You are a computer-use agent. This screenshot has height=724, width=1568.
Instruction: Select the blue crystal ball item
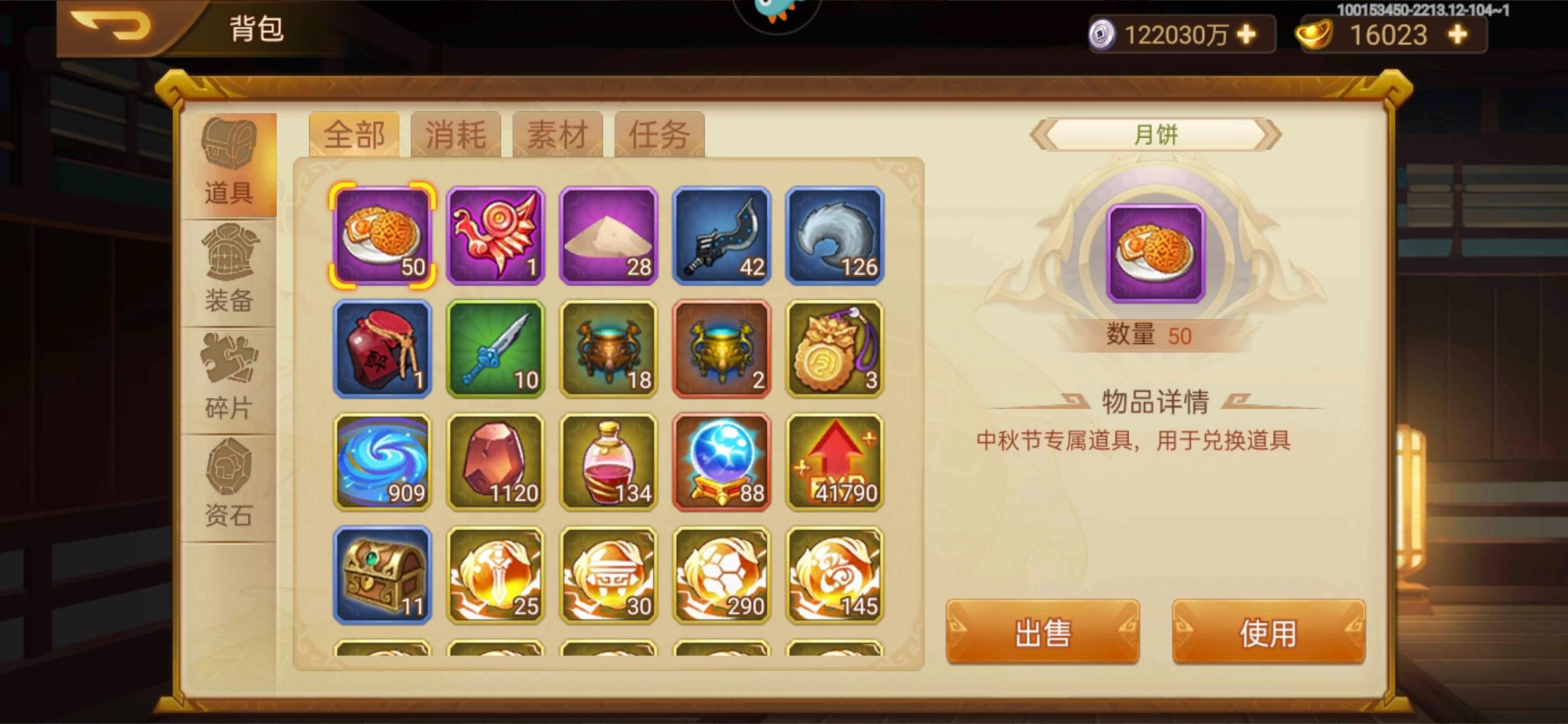(x=722, y=459)
